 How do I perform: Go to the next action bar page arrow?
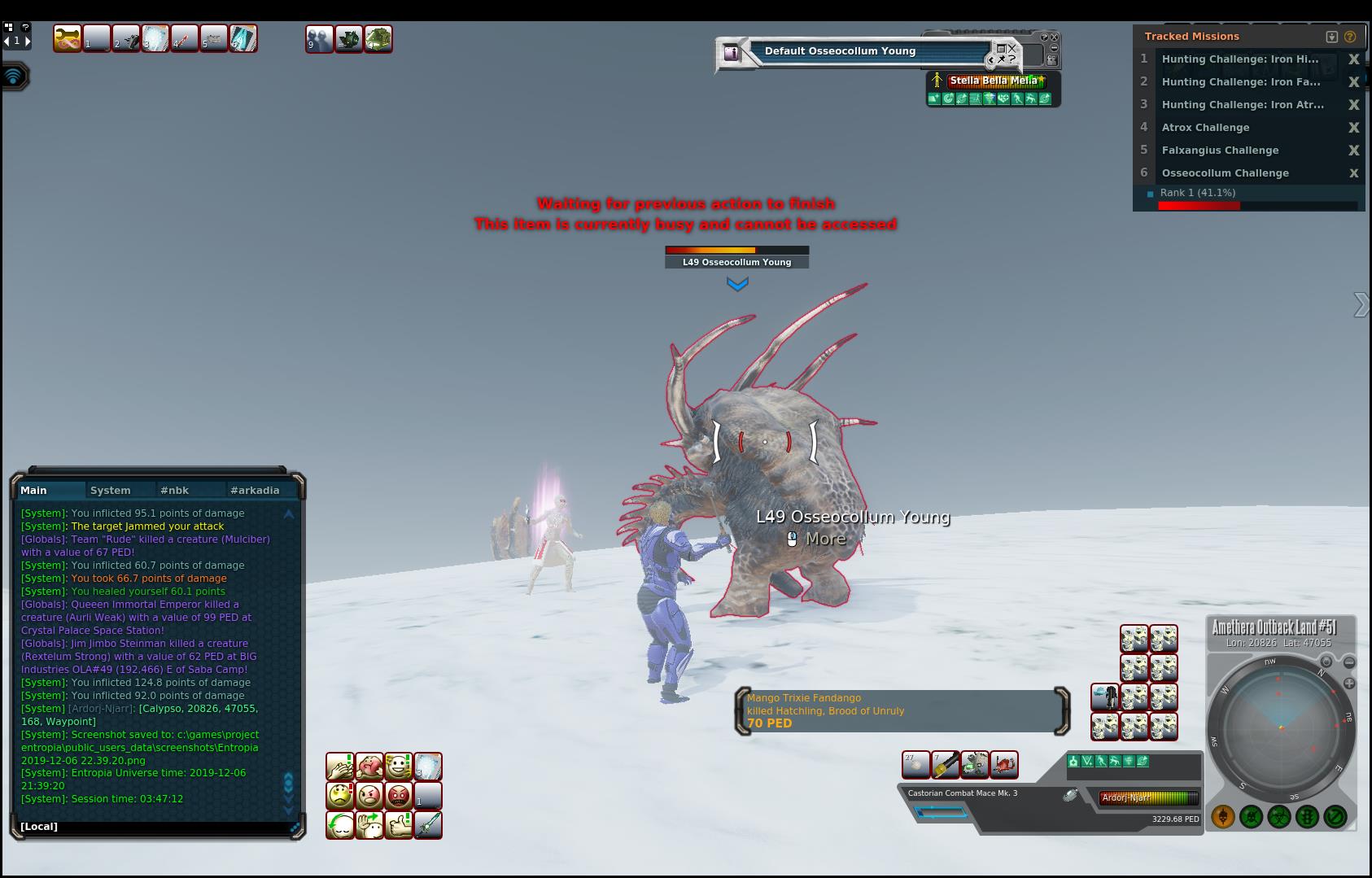(27, 41)
